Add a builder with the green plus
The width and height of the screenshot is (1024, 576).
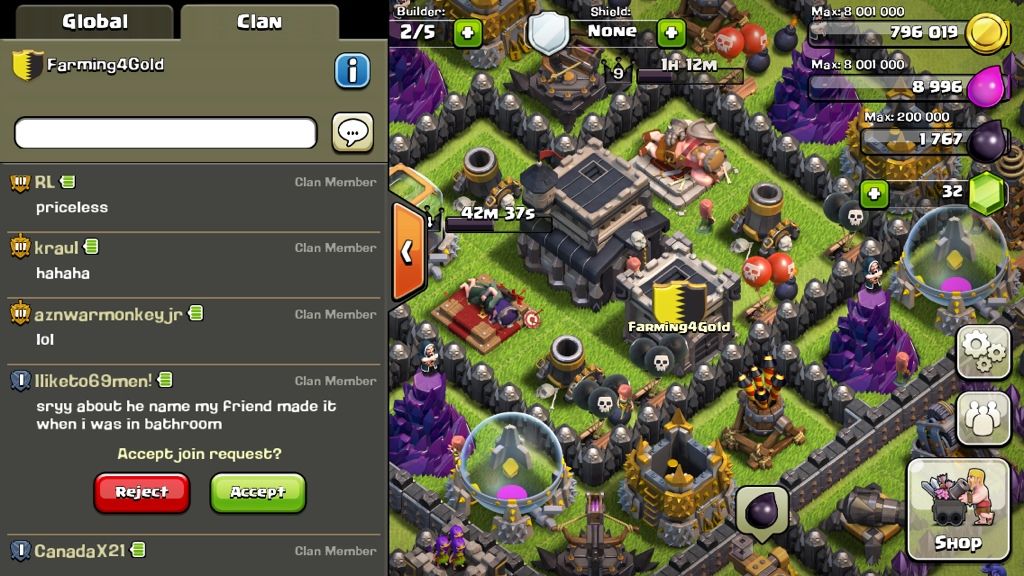pos(467,33)
